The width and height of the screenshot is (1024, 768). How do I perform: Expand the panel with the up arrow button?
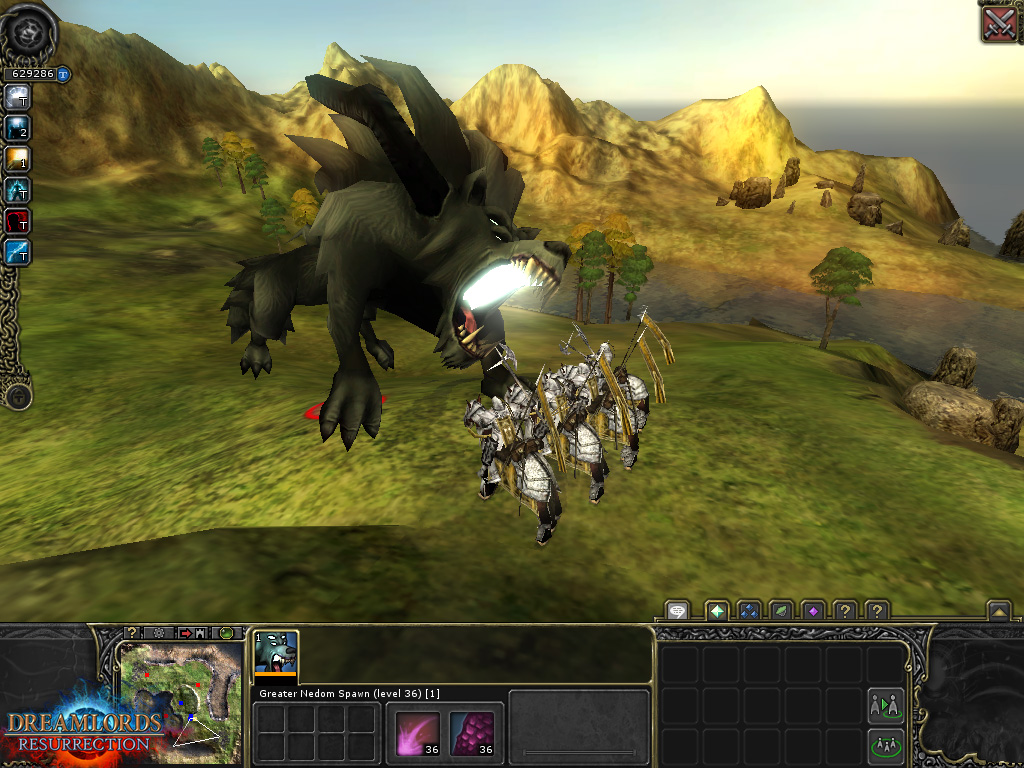(997, 610)
